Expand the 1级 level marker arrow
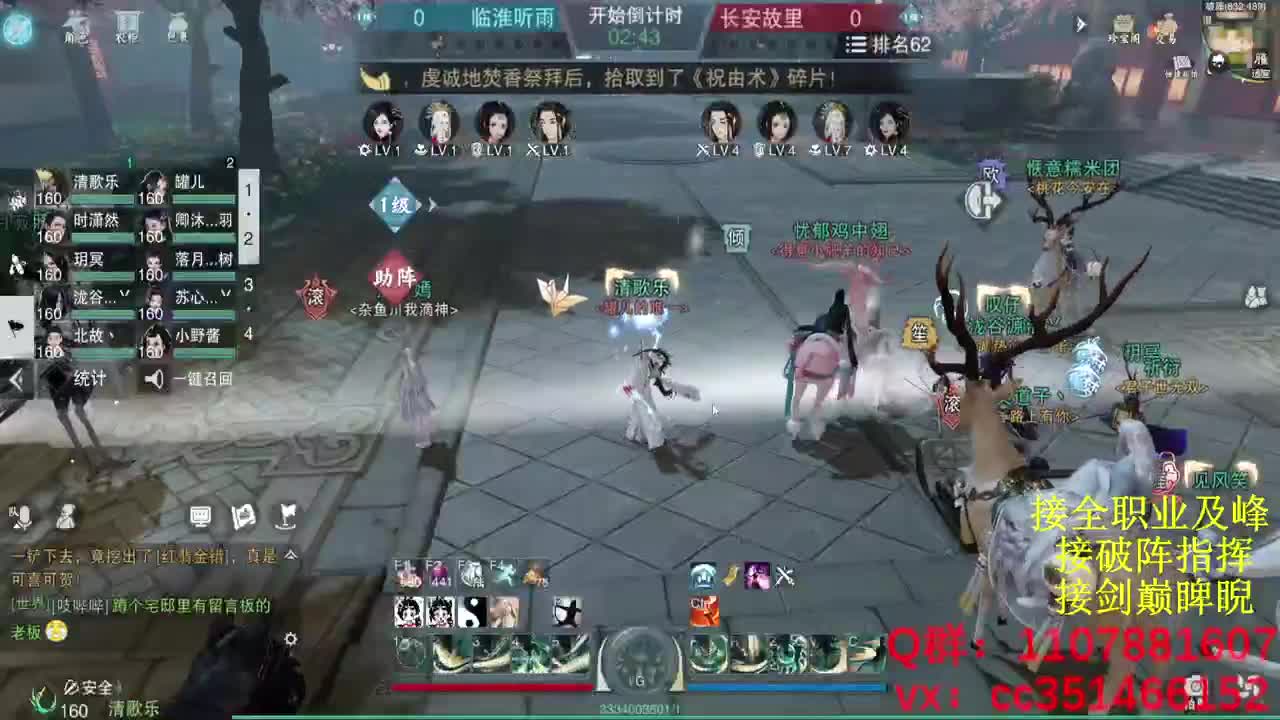 tap(430, 203)
